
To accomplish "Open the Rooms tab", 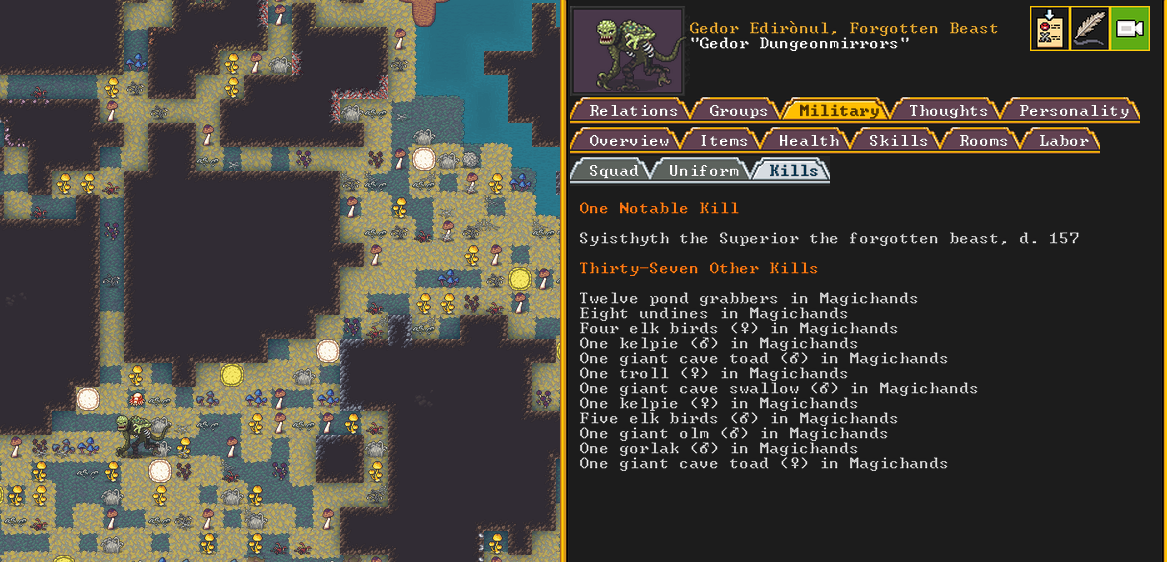I will point(982,141).
